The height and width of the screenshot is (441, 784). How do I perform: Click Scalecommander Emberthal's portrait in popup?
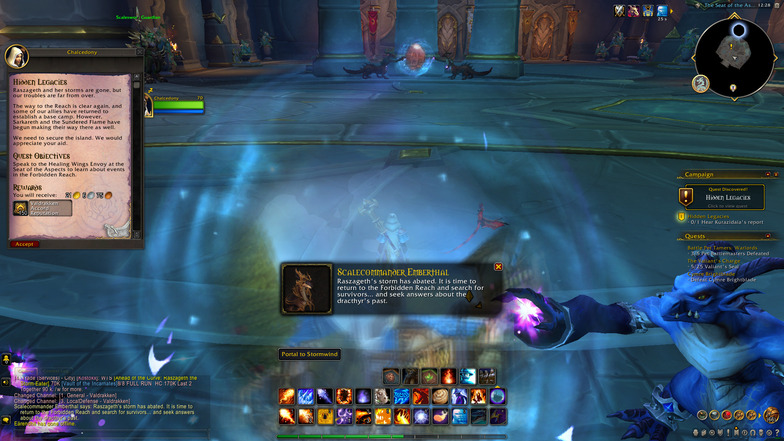tap(308, 288)
